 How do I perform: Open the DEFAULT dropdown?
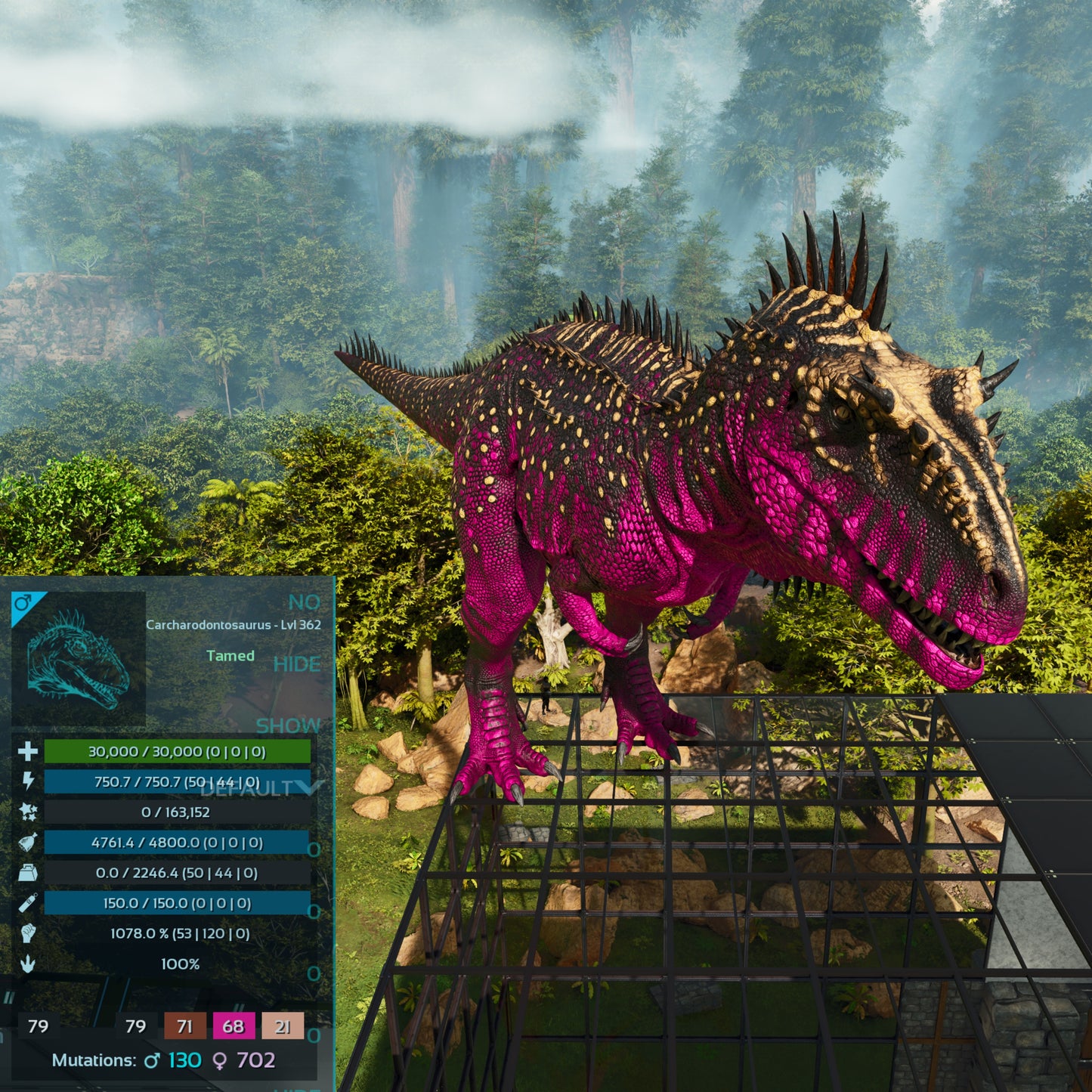(x=257, y=789)
